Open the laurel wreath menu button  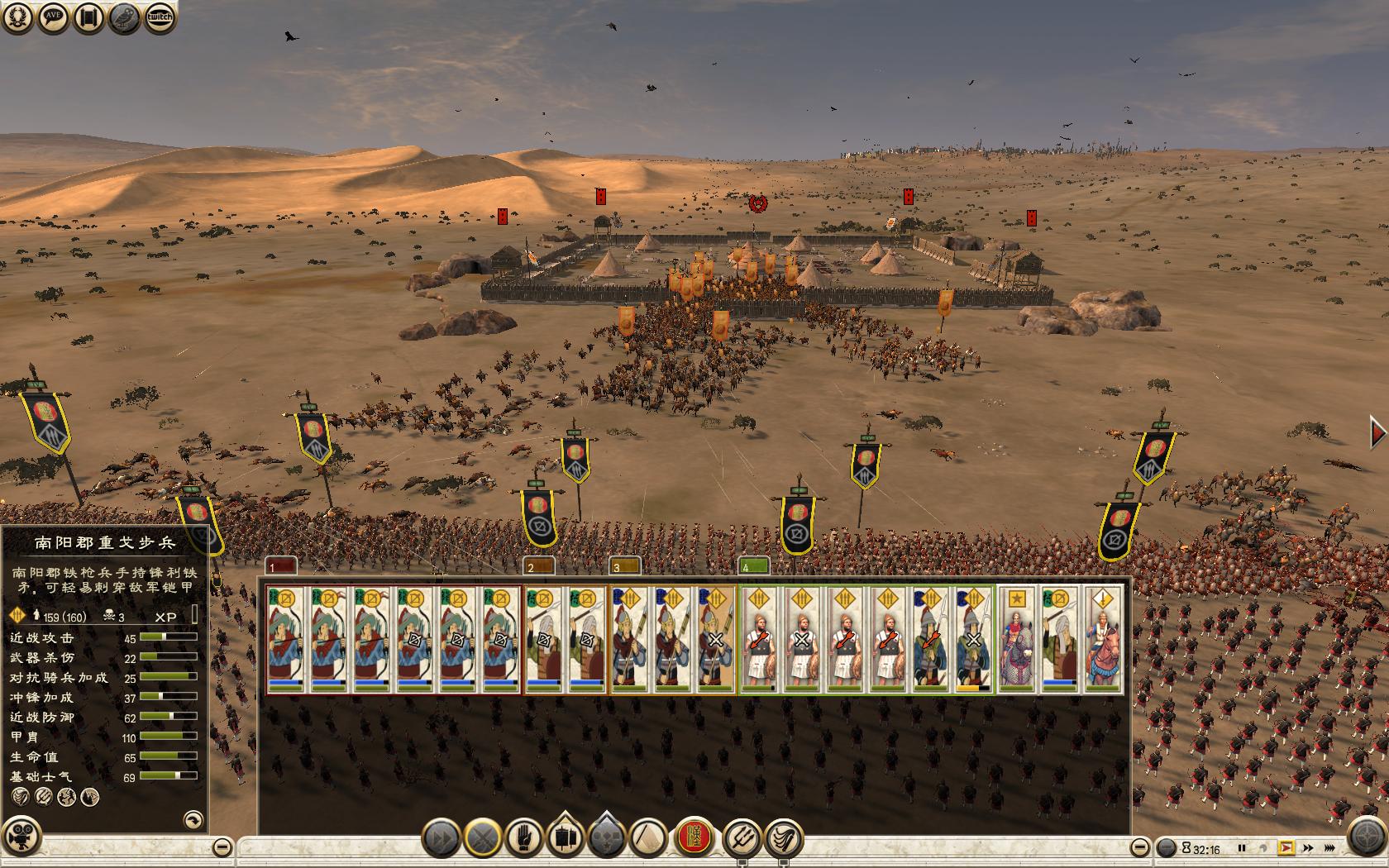[x=17, y=17]
